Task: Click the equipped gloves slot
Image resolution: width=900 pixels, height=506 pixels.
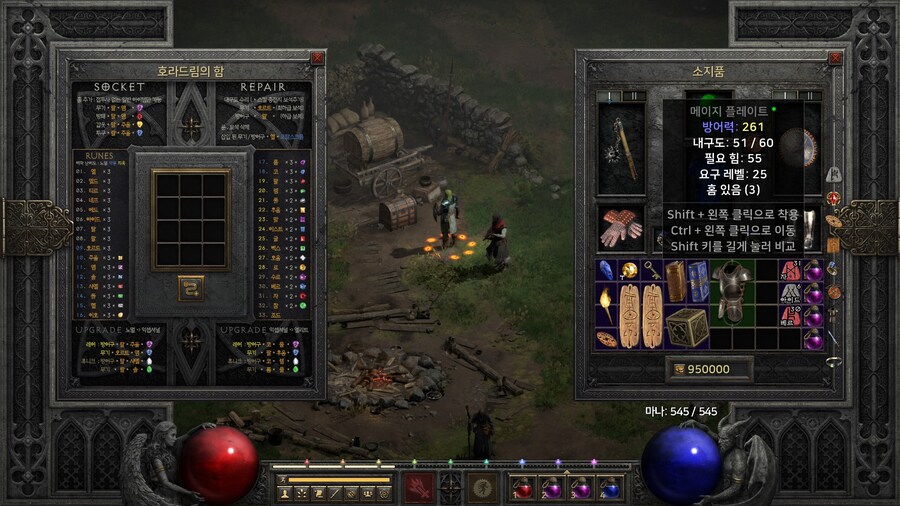Action: click(x=621, y=228)
